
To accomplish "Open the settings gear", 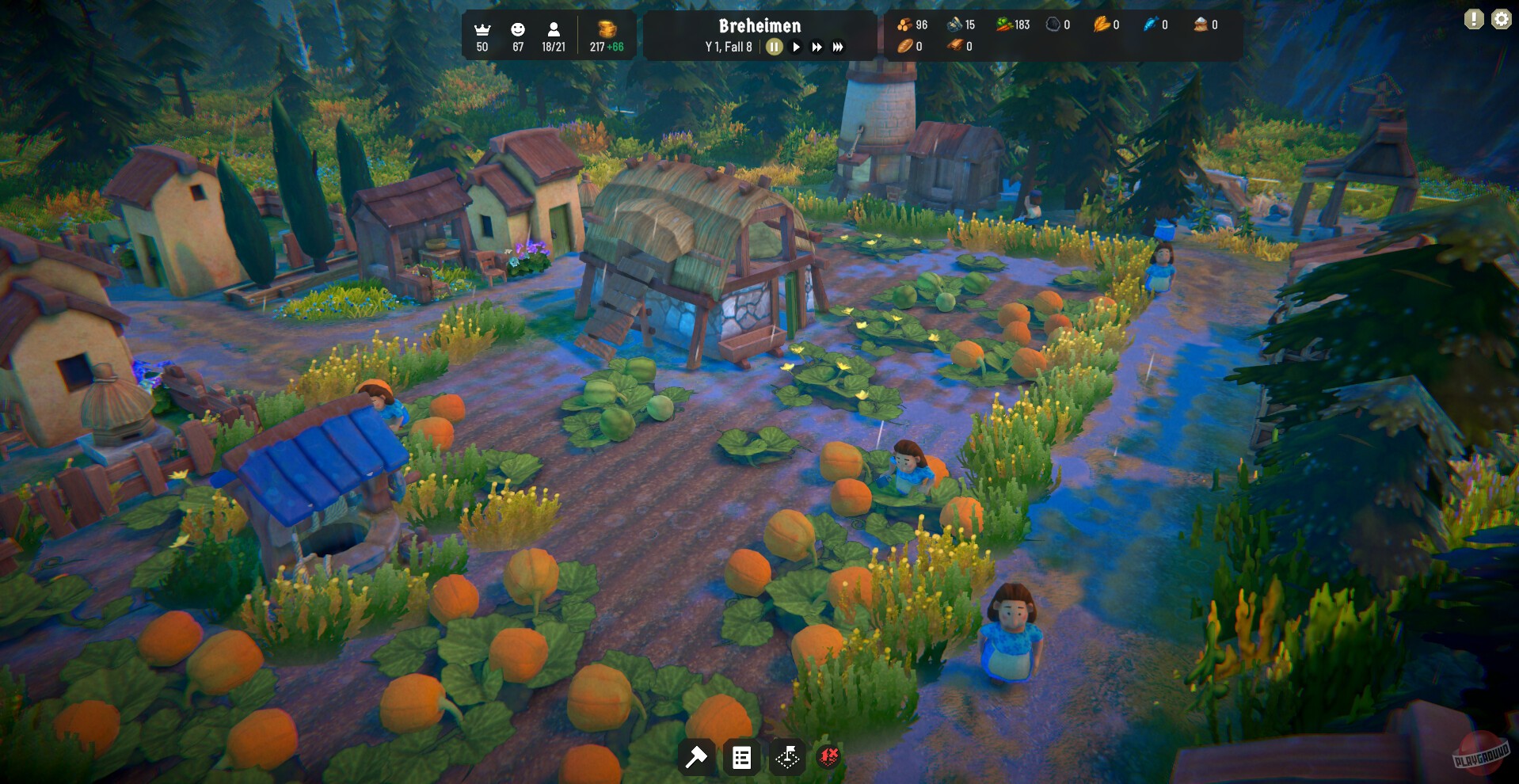I will tap(1501, 18).
